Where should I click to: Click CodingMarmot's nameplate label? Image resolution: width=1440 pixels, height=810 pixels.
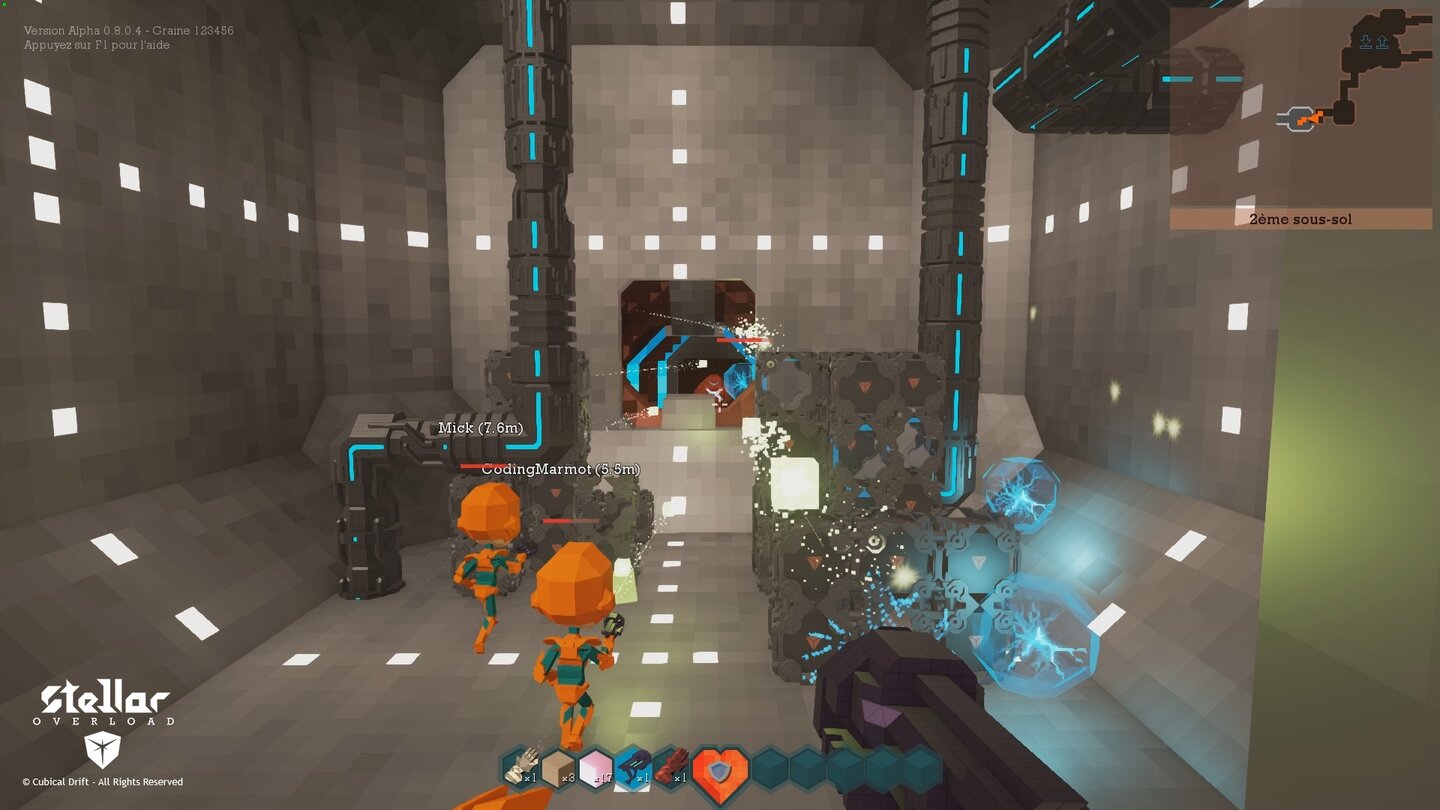click(561, 466)
